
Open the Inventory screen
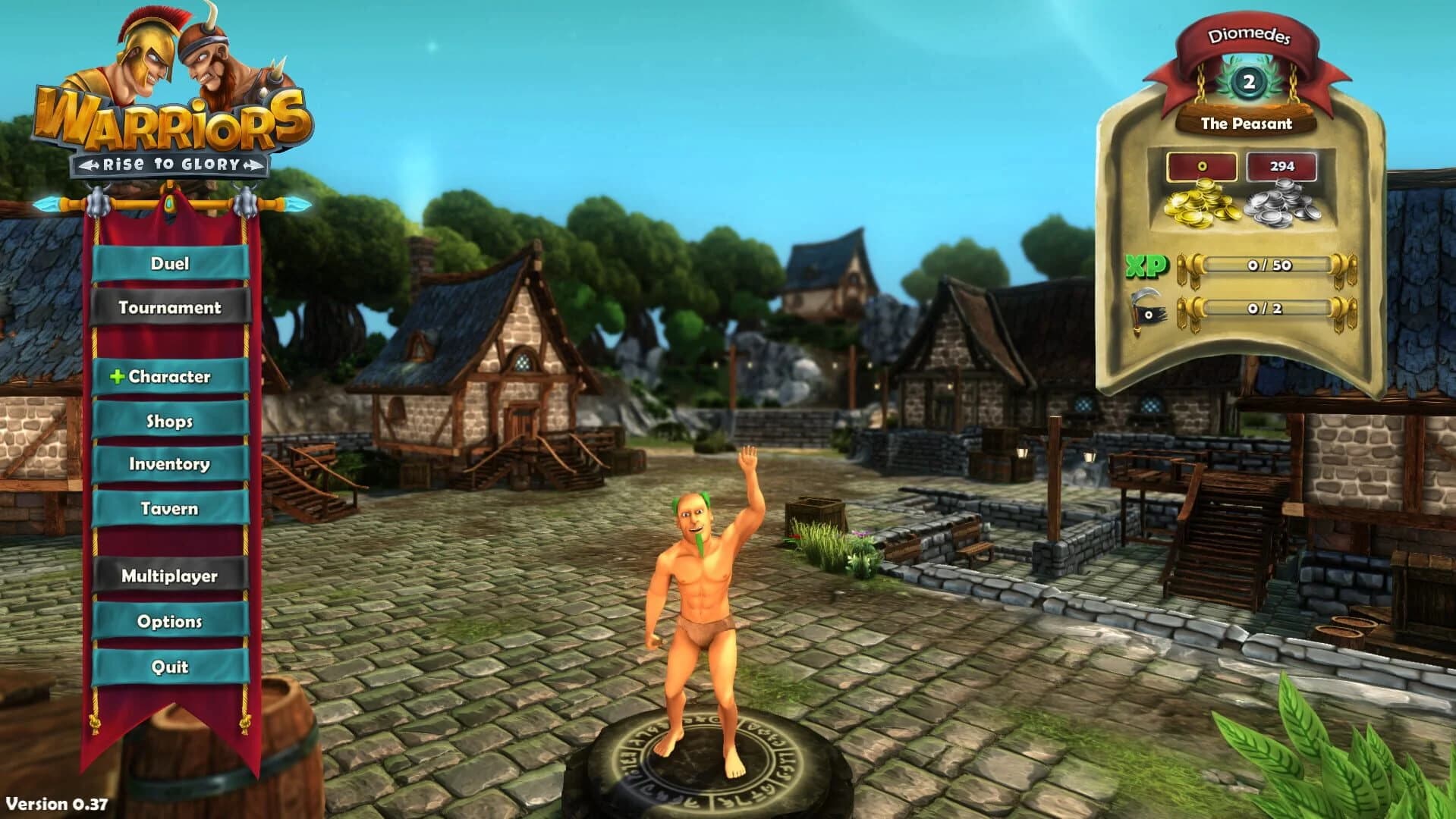[x=168, y=465]
